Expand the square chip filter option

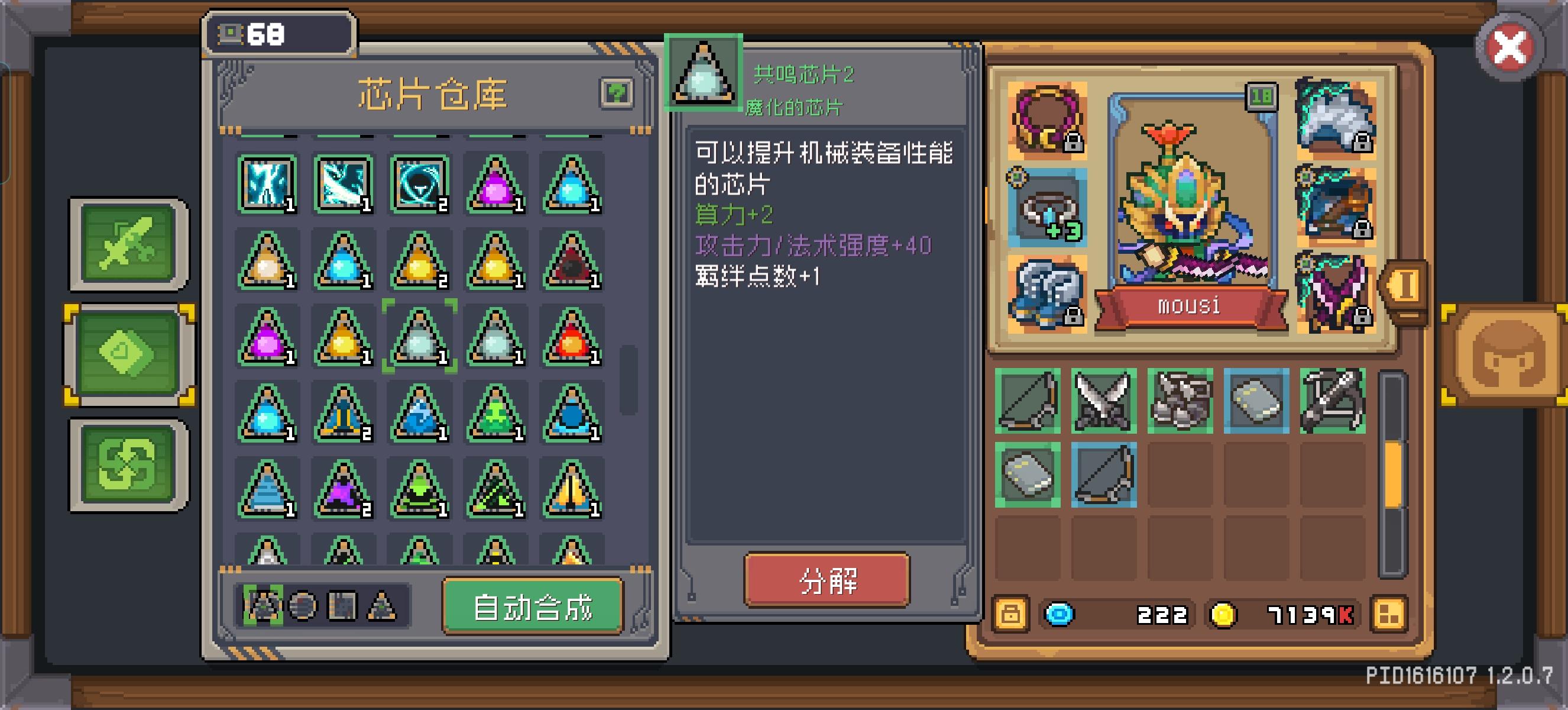[343, 607]
